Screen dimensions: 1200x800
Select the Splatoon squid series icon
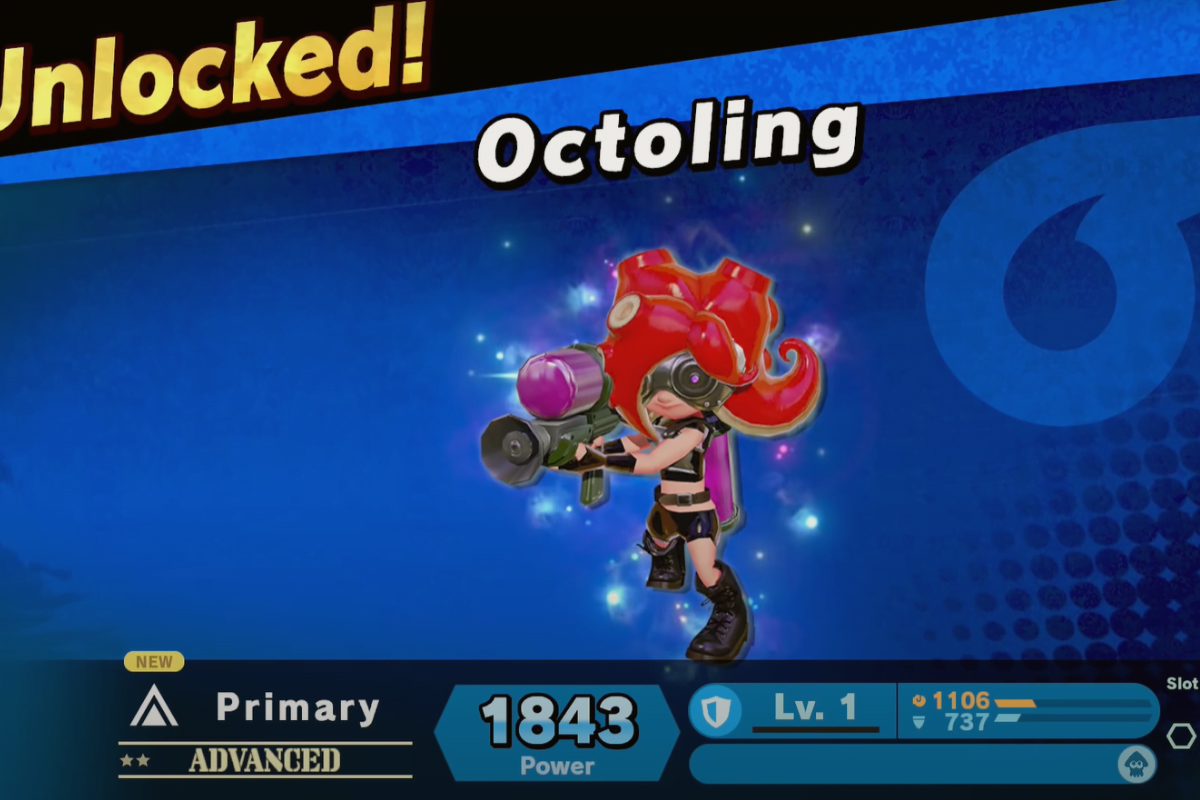[1136, 765]
